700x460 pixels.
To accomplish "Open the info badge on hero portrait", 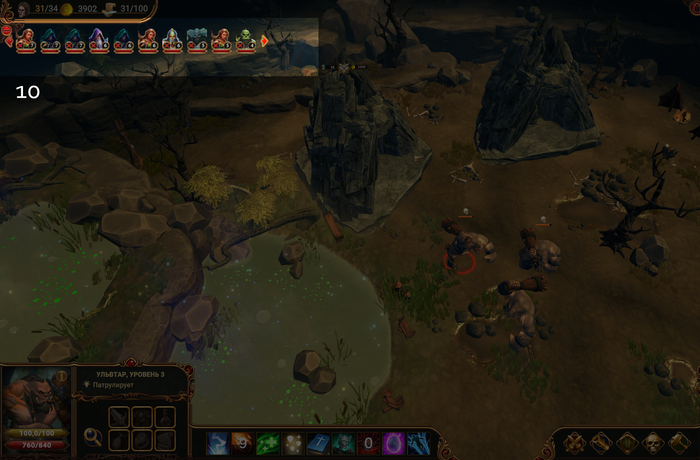I will point(62,377).
